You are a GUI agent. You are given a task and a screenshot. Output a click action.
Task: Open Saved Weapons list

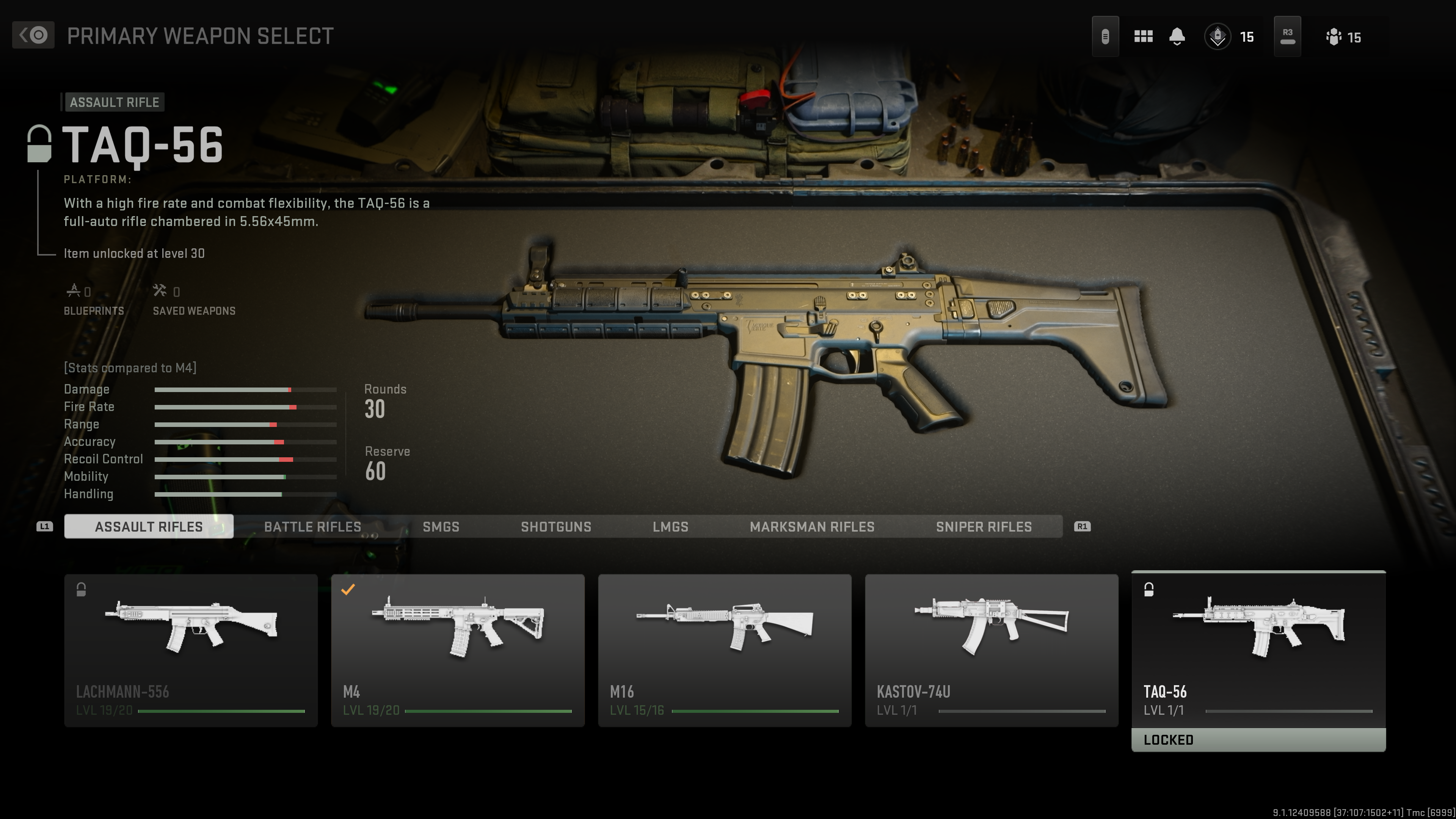[194, 300]
